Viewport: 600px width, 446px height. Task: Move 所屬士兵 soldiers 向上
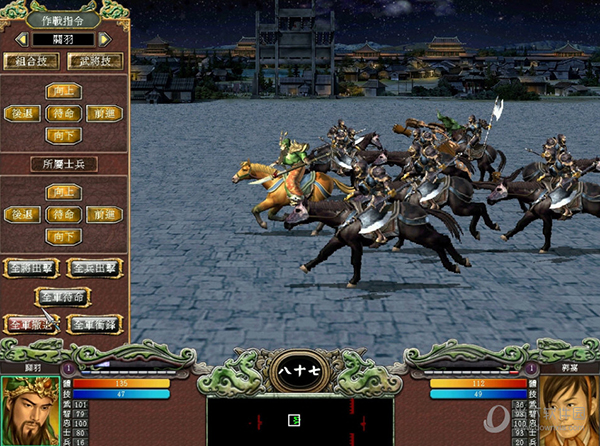pos(64,192)
